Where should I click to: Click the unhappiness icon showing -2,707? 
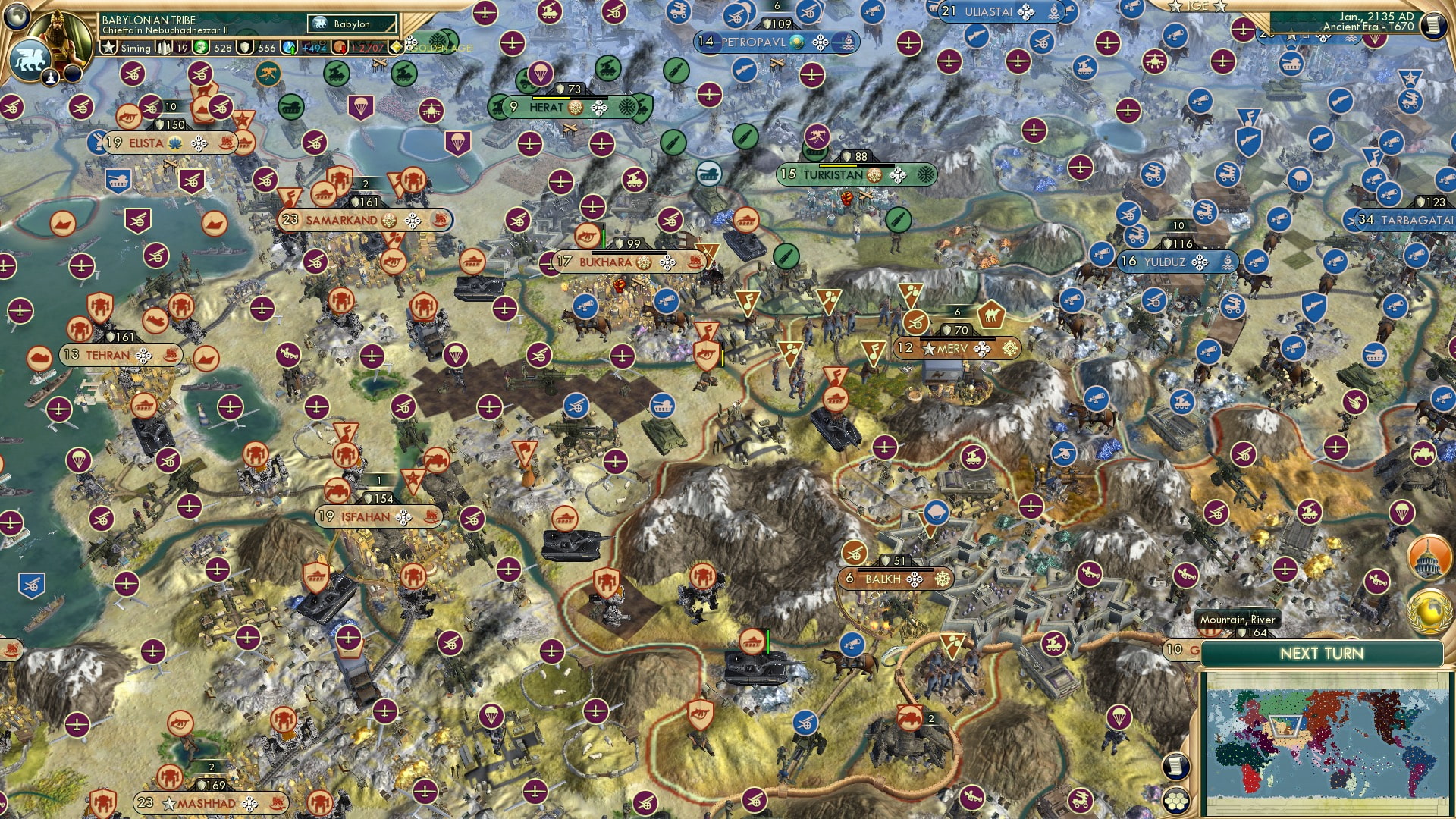pos(340,48)
